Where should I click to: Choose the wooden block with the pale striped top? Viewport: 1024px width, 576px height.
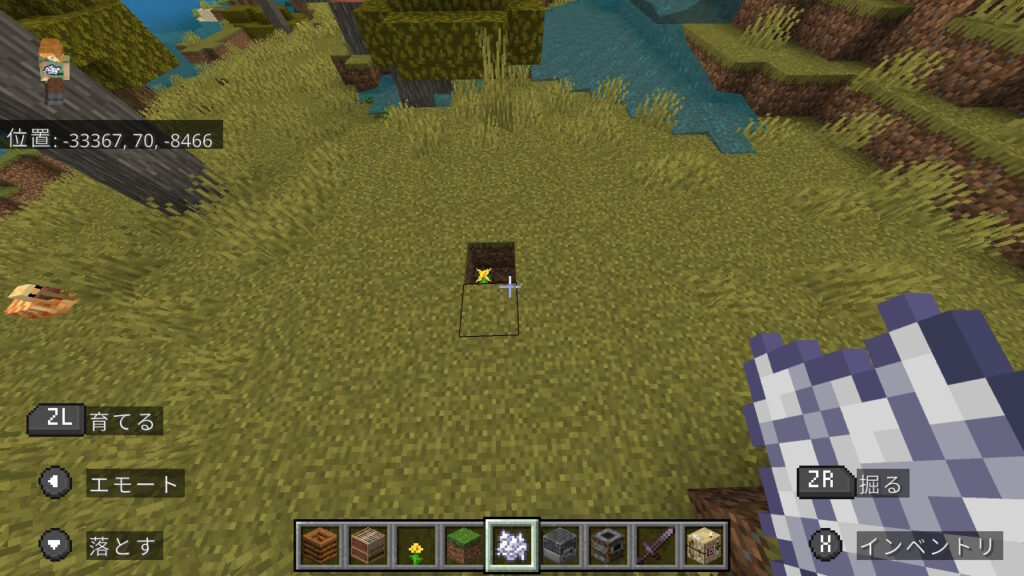point(367,546)
